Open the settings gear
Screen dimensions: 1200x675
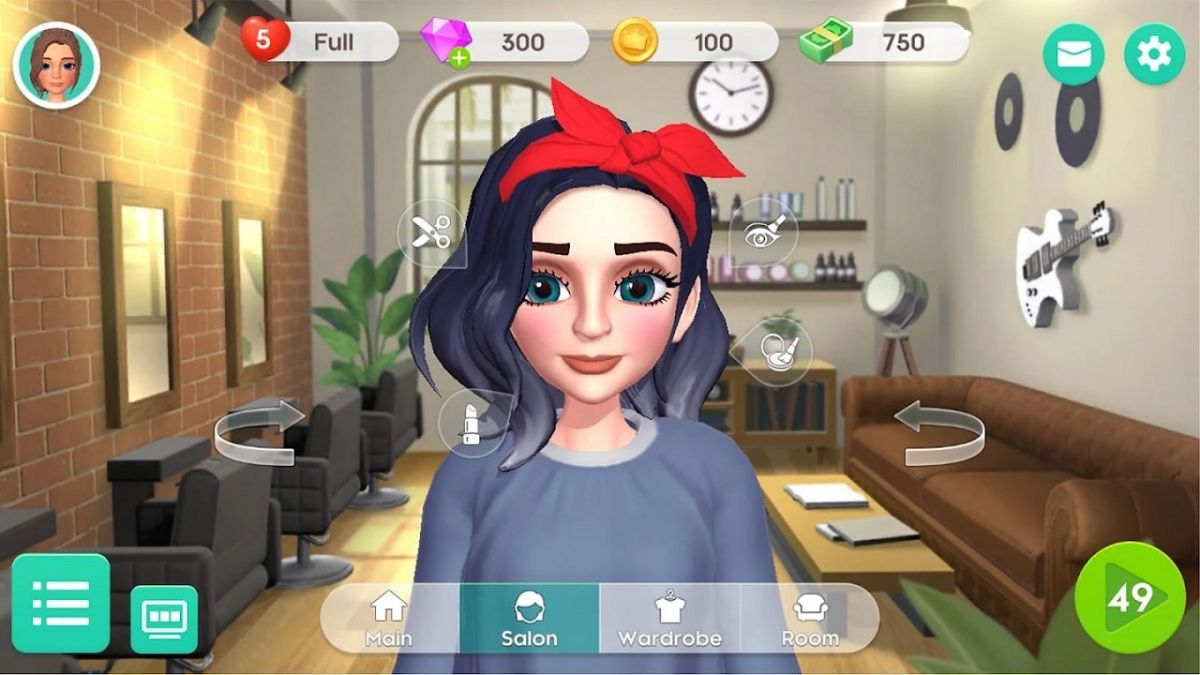tap(1154, 54)
